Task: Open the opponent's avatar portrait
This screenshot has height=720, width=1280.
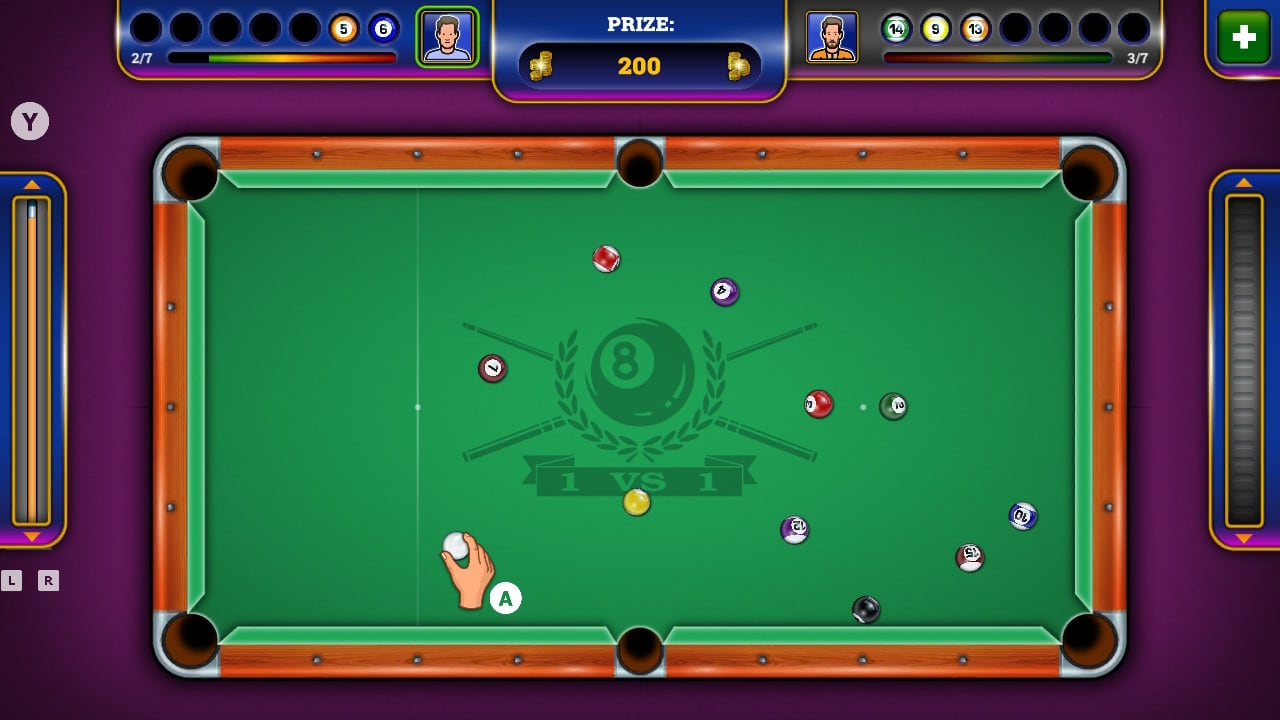Action: pos(830,37)
